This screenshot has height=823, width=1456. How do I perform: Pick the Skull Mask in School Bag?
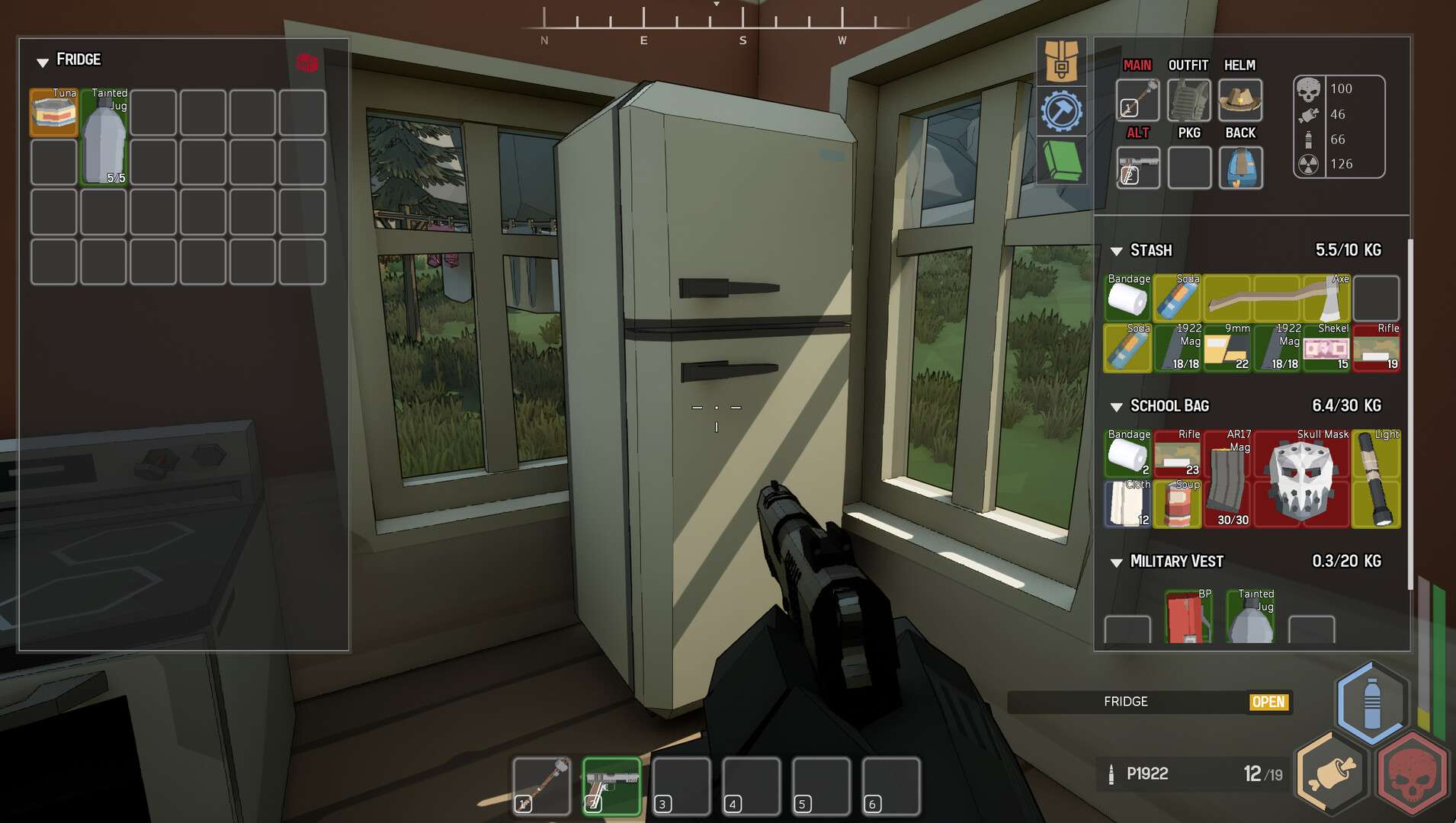click(1301, 479)
